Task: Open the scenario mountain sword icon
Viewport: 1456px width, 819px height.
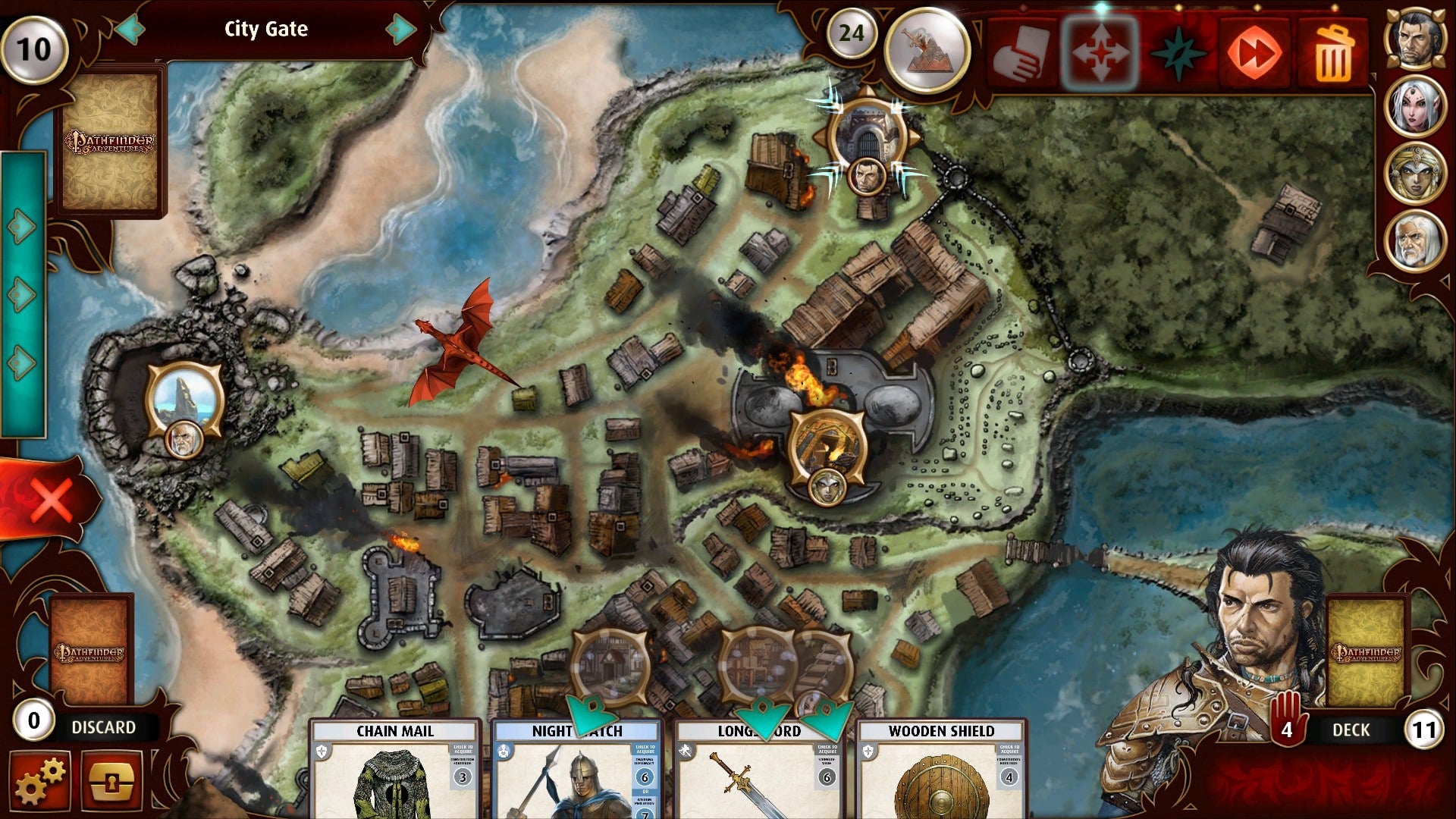Action: pos(927,50)
